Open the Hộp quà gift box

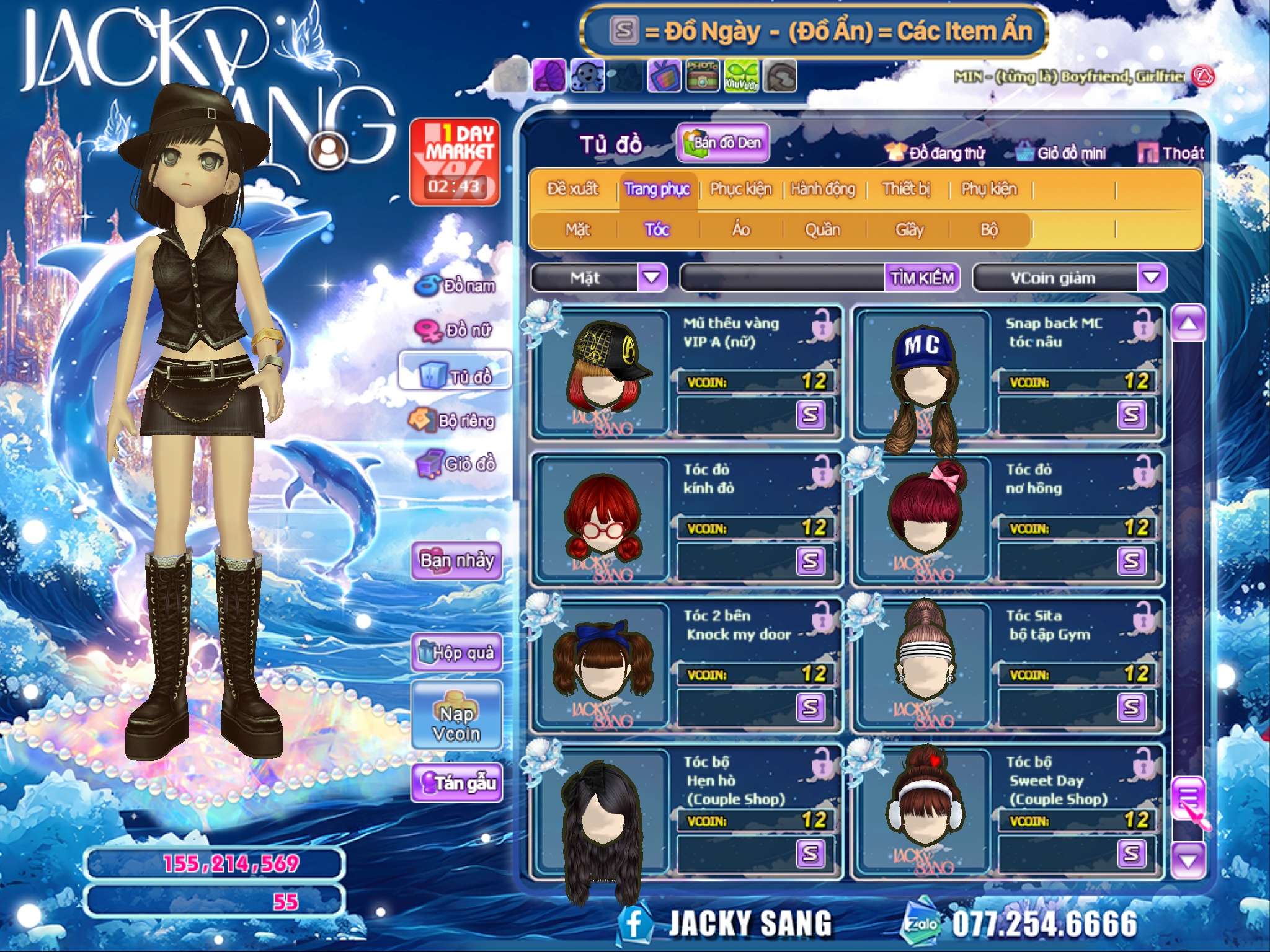tap(456, 652)
